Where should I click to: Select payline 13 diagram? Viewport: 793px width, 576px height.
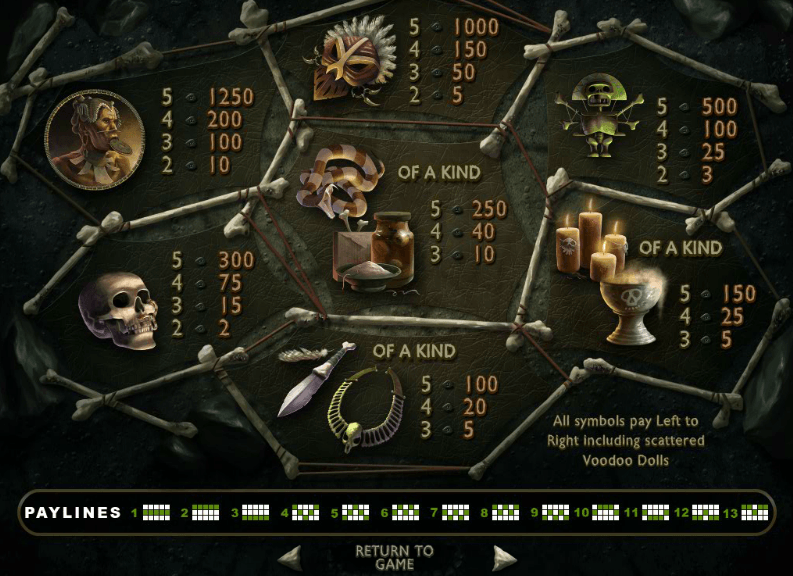(x=755, y=513)
